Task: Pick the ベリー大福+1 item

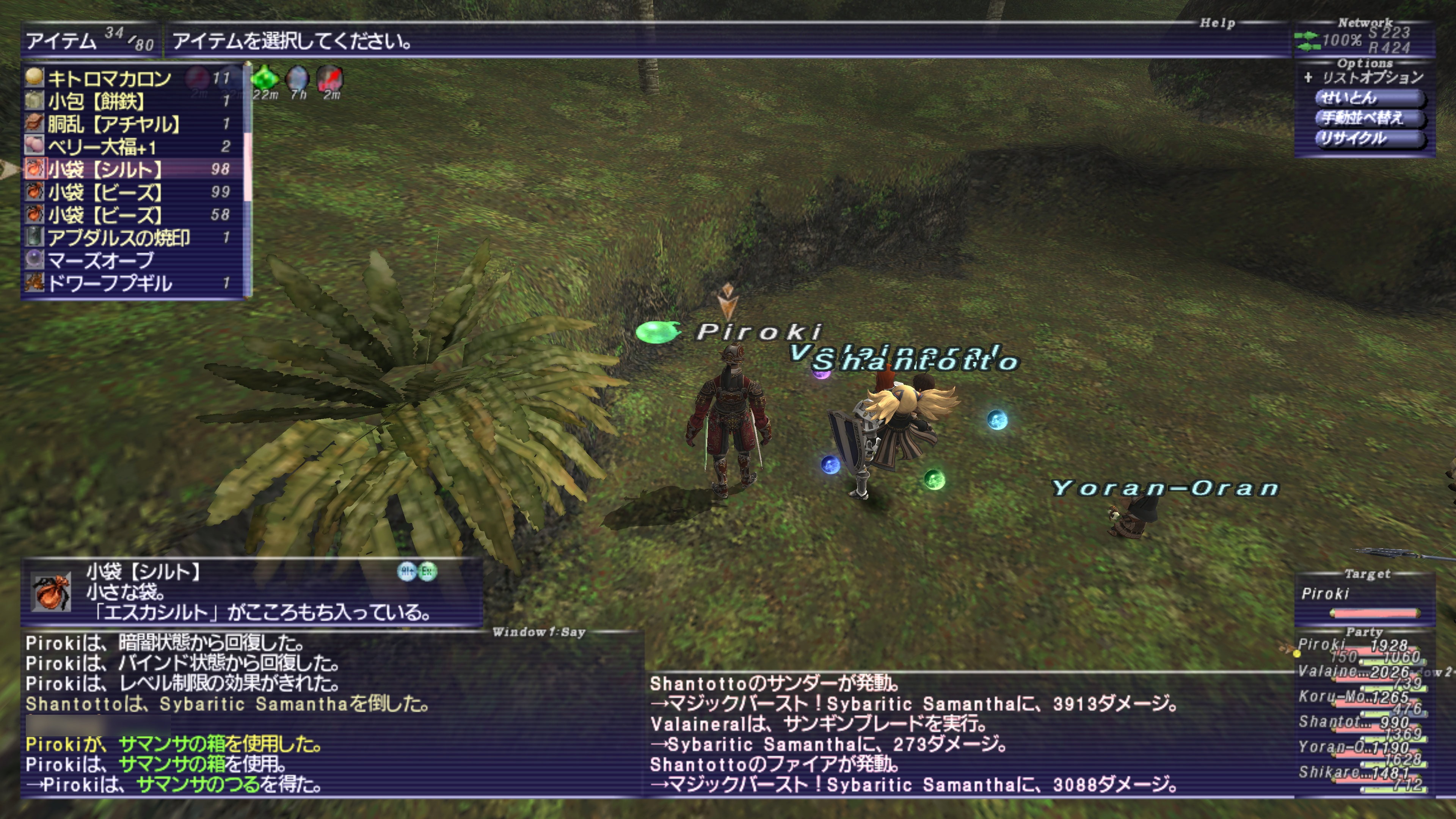Action: coord(102,147)
